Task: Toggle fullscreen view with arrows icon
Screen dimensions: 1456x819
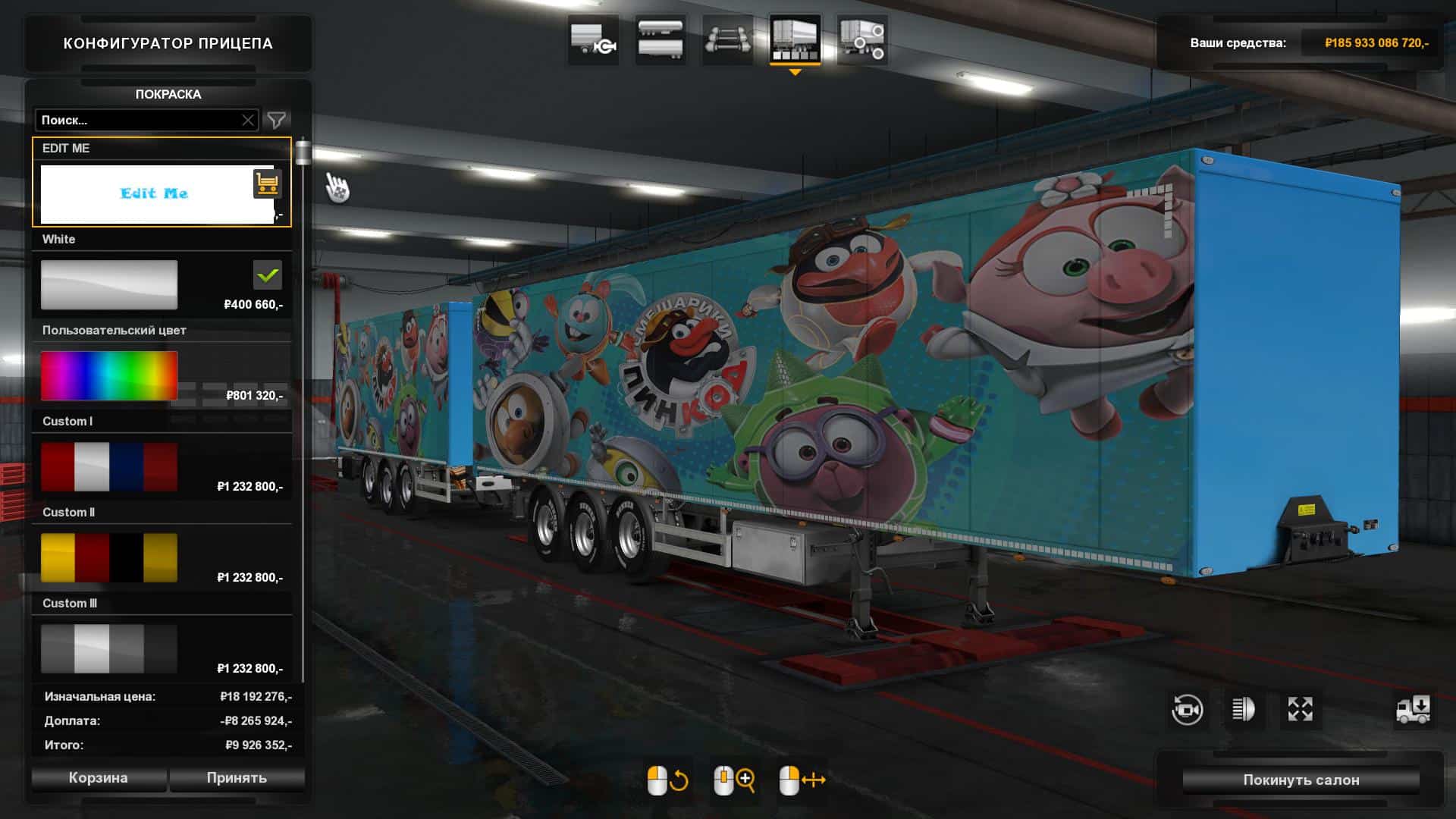Action: coord(1300,710)
